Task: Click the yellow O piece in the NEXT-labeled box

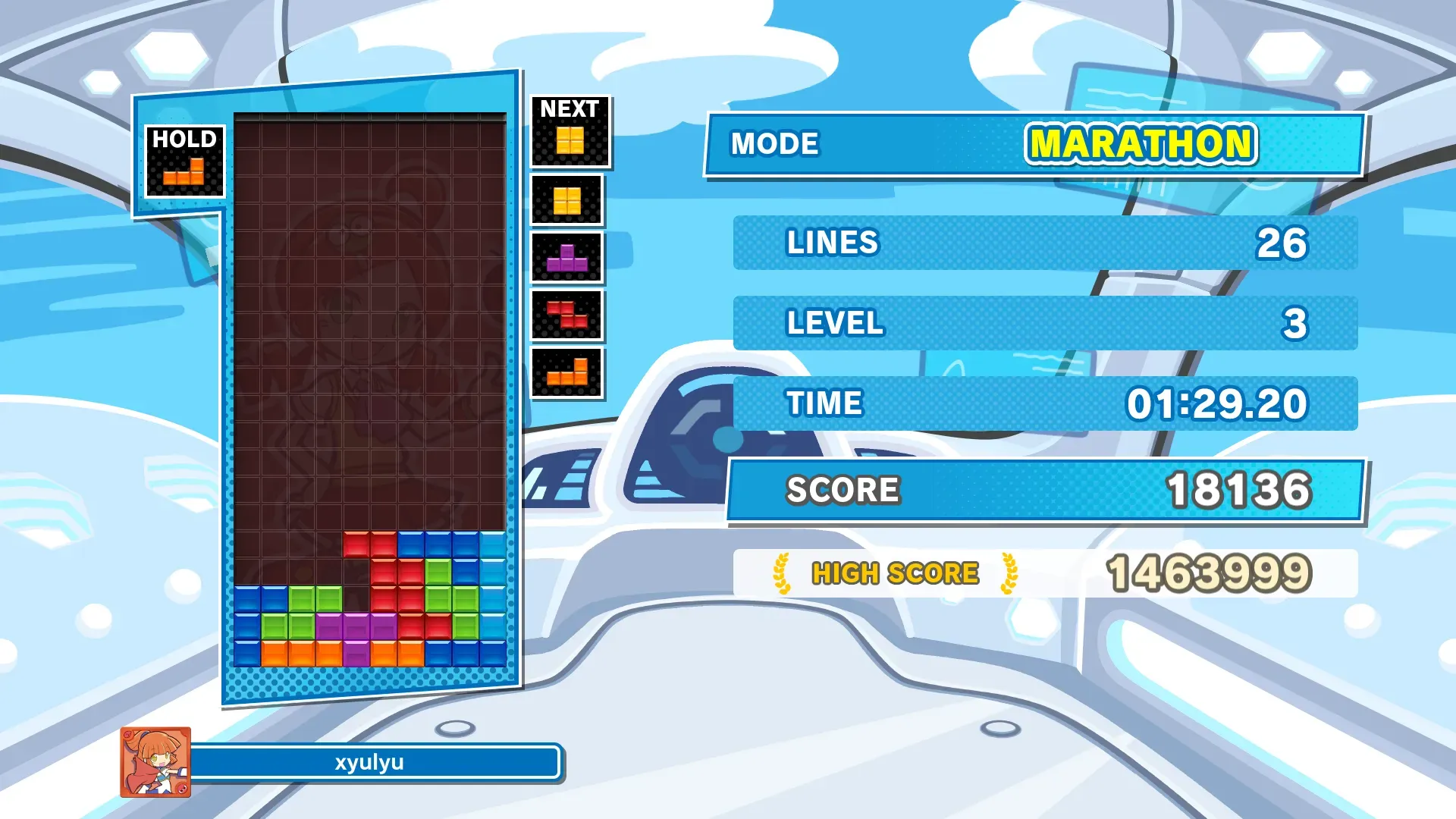Action: 570,140
